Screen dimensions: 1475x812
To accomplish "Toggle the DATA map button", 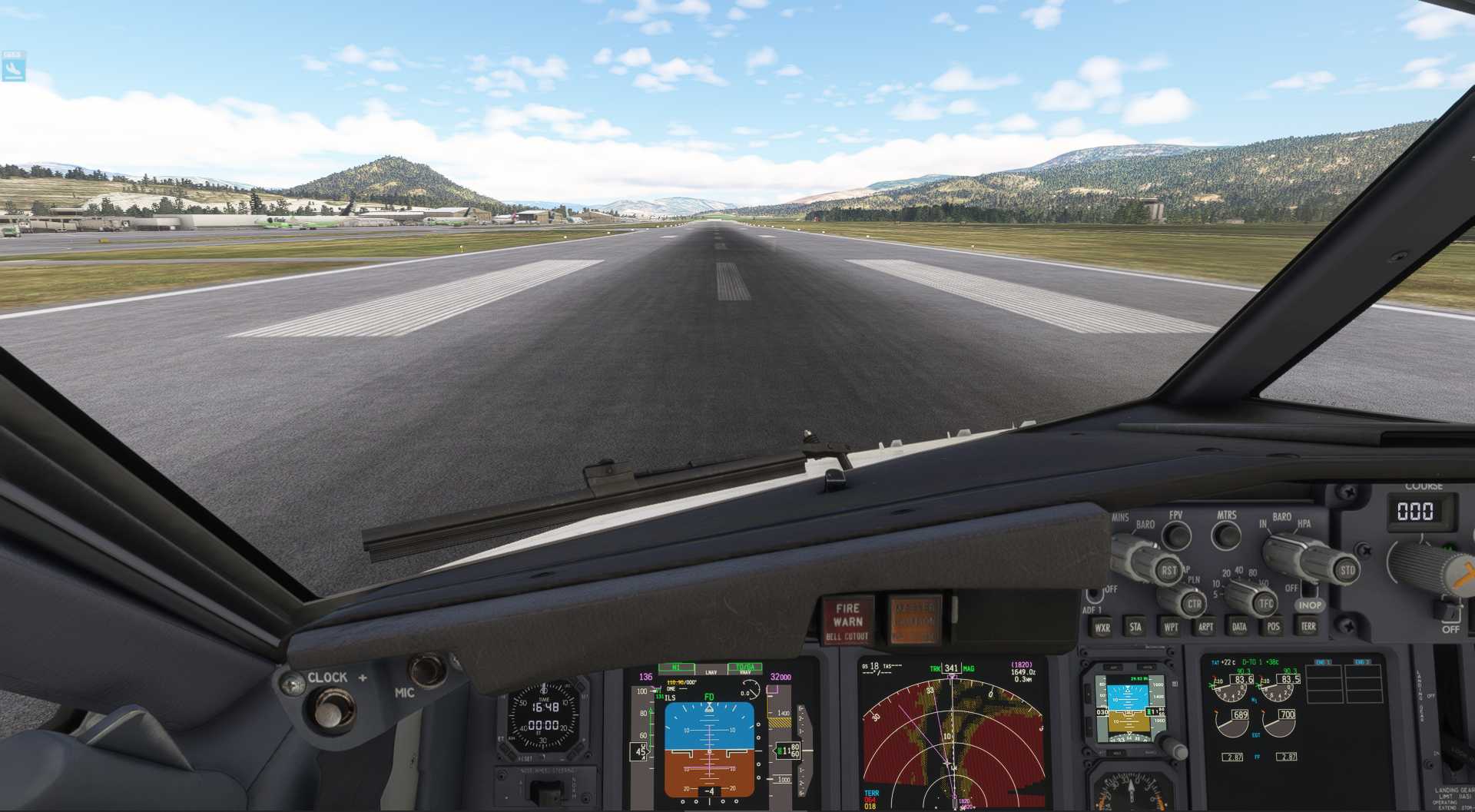I will tap(1239, 627).
